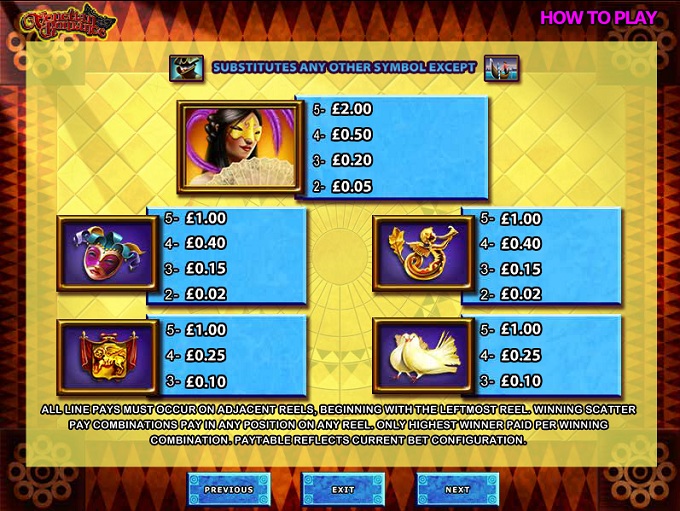Exit the How To Play screen
The height and width of the screenshot is (511, 680).
coord(343,490)
